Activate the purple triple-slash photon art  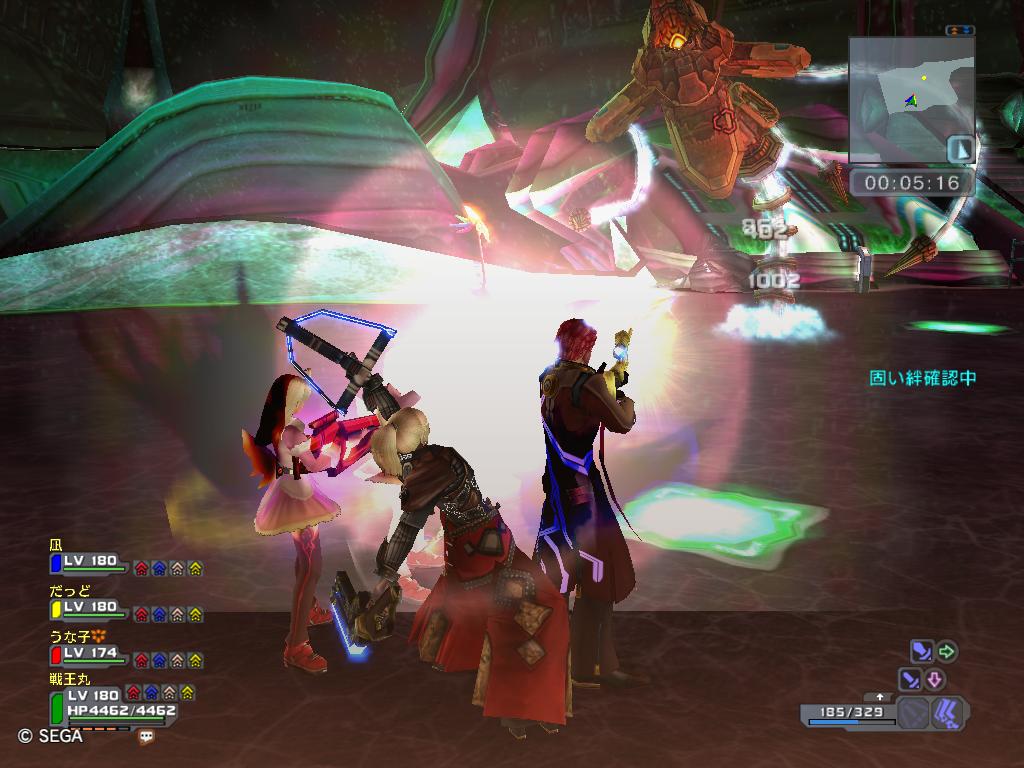pyautogui.click(x=947, y=714)
